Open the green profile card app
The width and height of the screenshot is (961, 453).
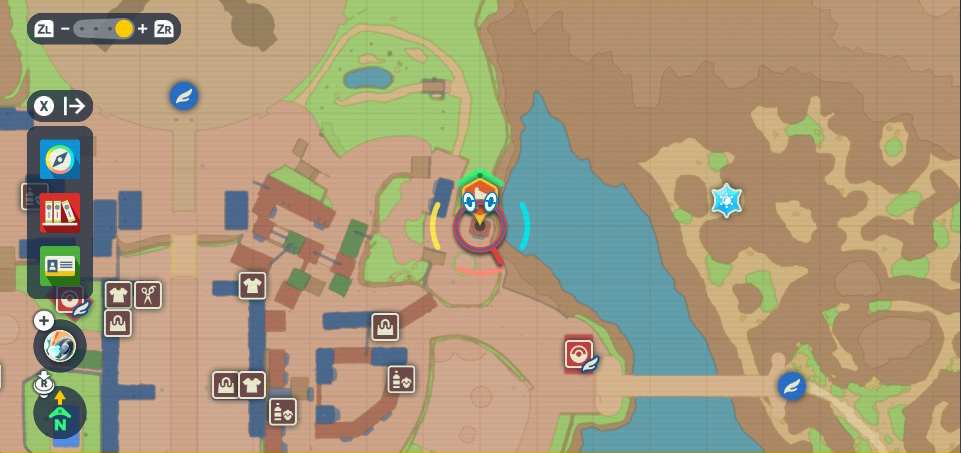[x=60, y=265]
